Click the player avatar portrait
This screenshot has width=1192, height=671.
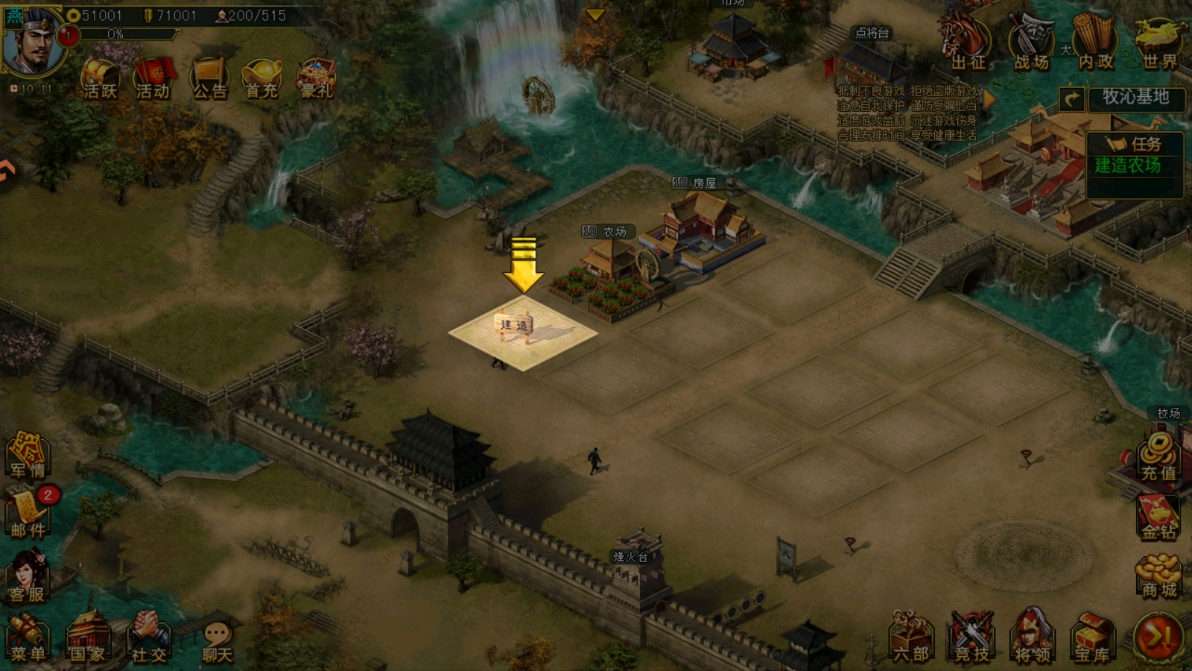click(x=32, y=41)
